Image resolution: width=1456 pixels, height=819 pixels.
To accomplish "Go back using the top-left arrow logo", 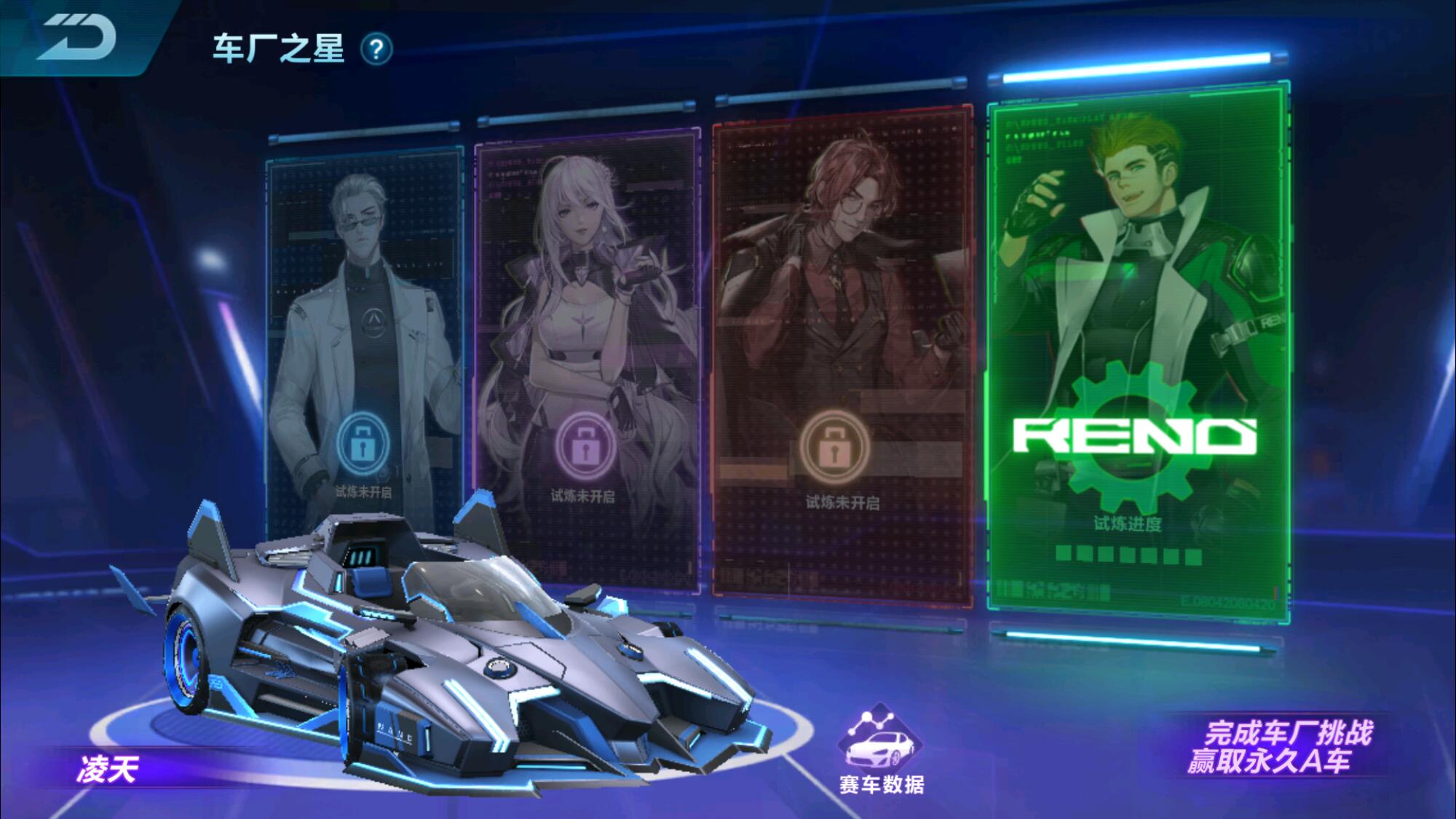I will click(x=76, y=38).
